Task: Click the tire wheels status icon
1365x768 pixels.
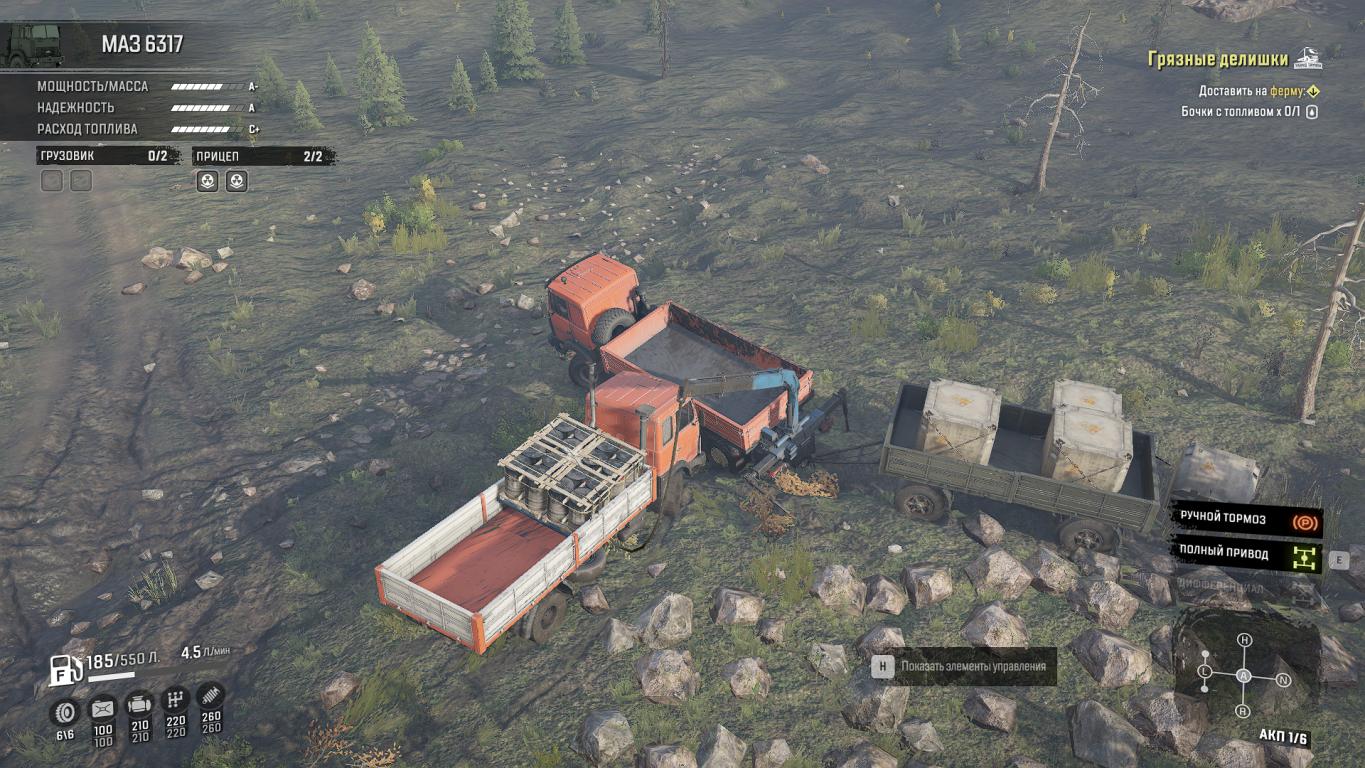Action: (65, 710)
